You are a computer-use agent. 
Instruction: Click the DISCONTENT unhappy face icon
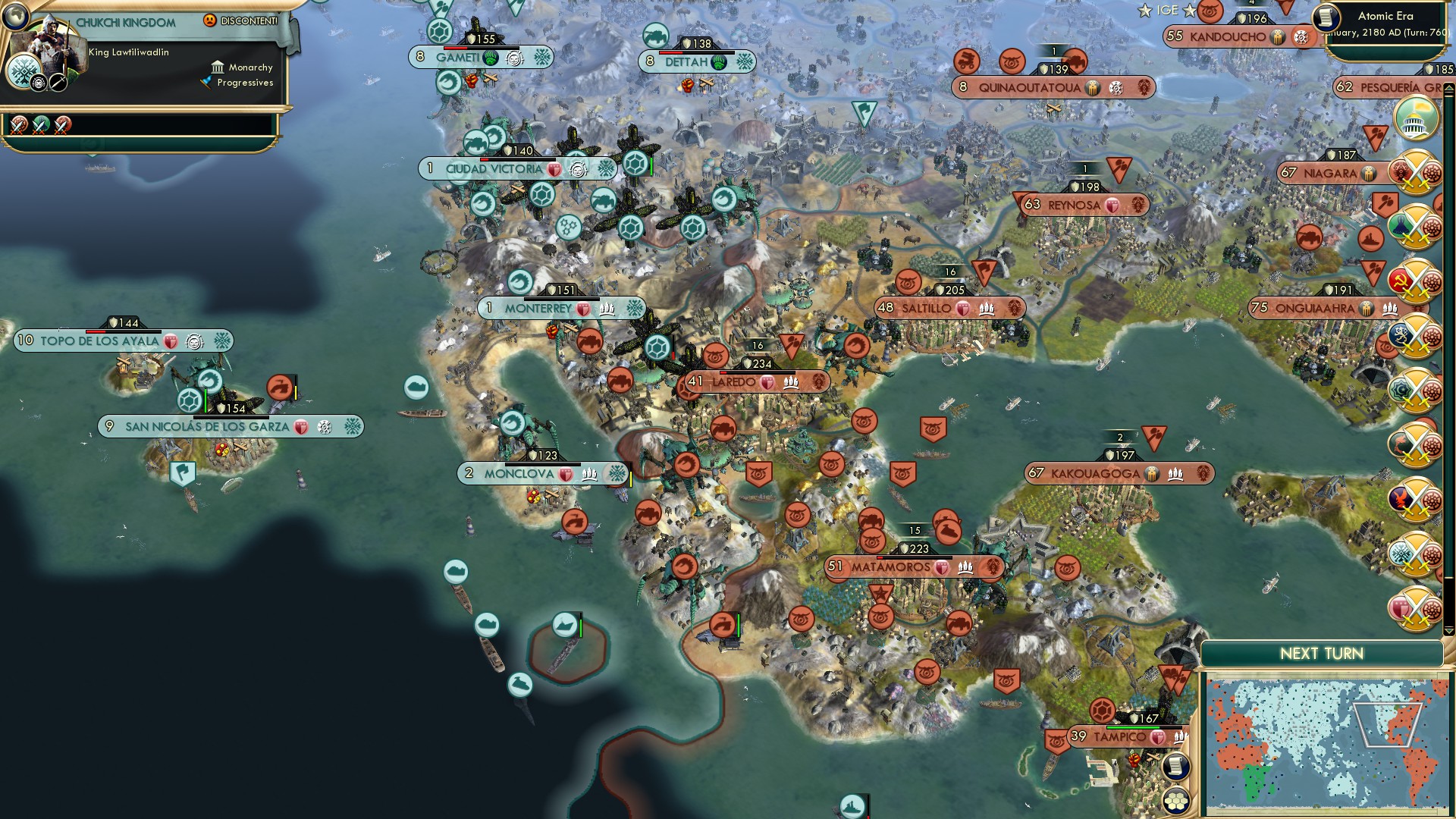[209, 20]
